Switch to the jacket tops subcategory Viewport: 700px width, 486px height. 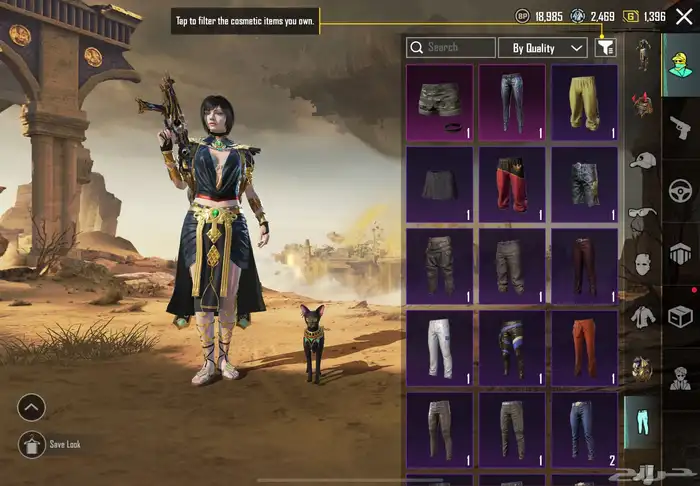pyautogui.click(x=641, y=317)
